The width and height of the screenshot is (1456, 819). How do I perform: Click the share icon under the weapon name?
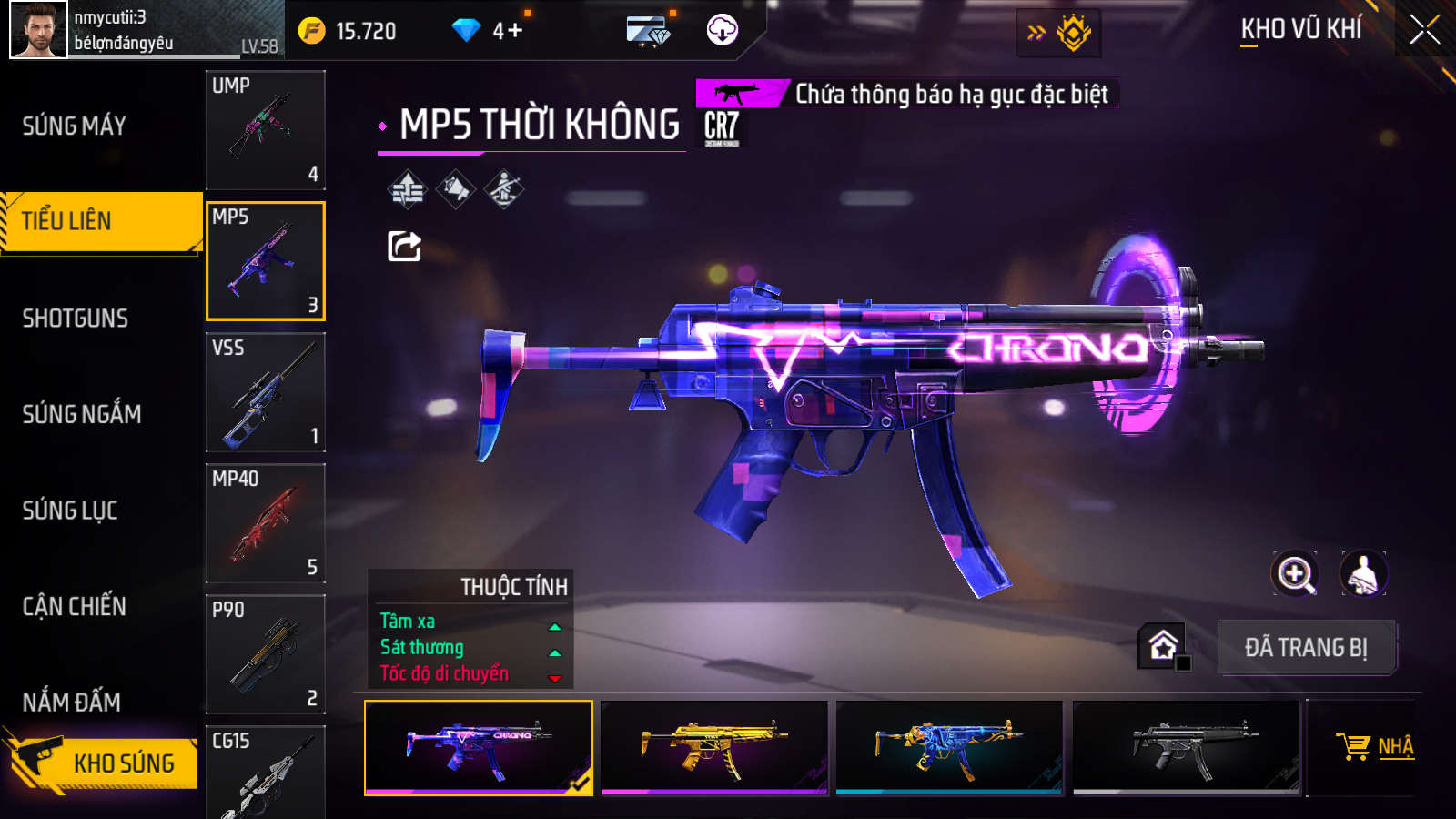(404, 246)
